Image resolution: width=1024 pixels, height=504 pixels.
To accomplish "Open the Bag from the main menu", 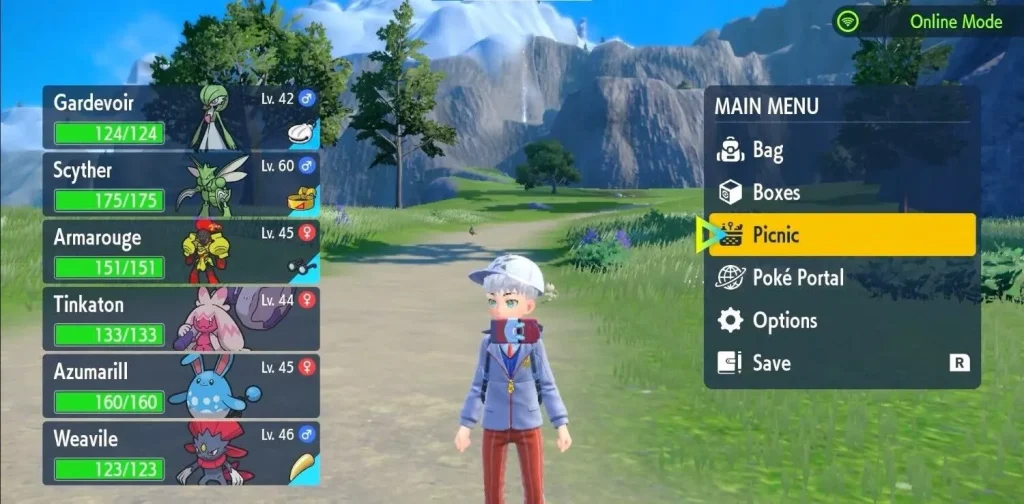I will [767, 151].
